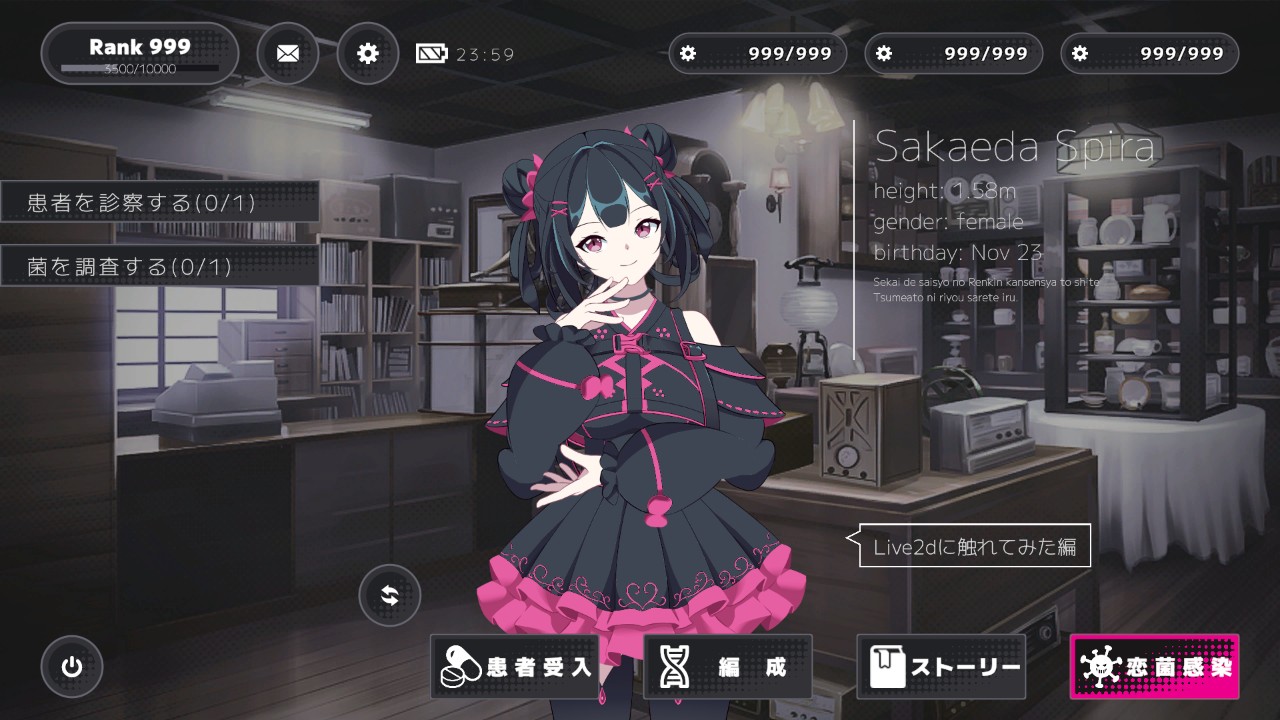Select the virus icon on 恋菌感染
The height and width of the screenshot is (720, 1280).
point(1100,664)
